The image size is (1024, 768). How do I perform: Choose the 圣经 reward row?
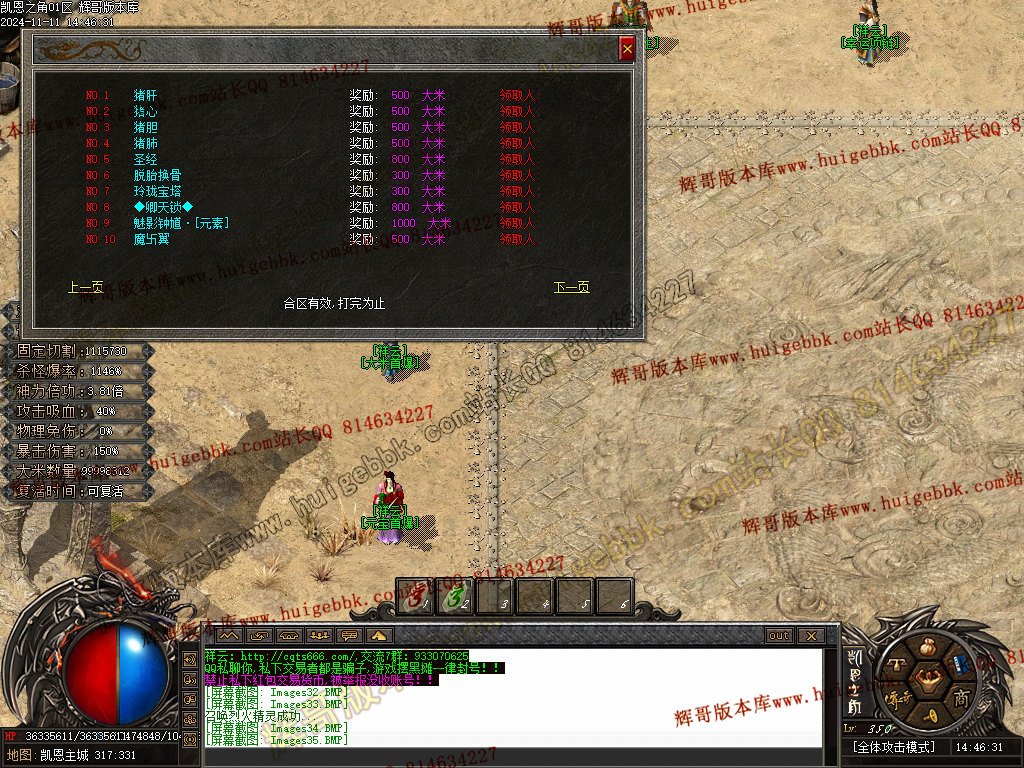pyautogui.click(x=145, y=160)
